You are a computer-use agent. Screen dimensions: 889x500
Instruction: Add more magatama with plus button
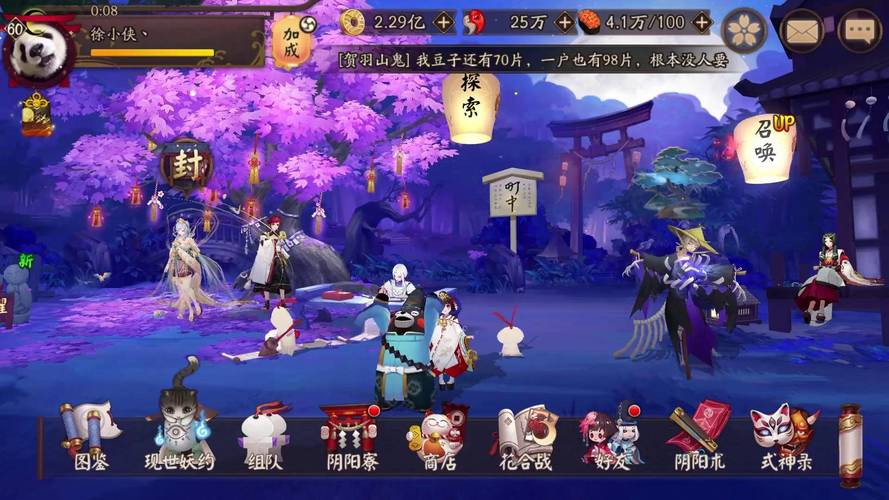(x=565, y=22)
